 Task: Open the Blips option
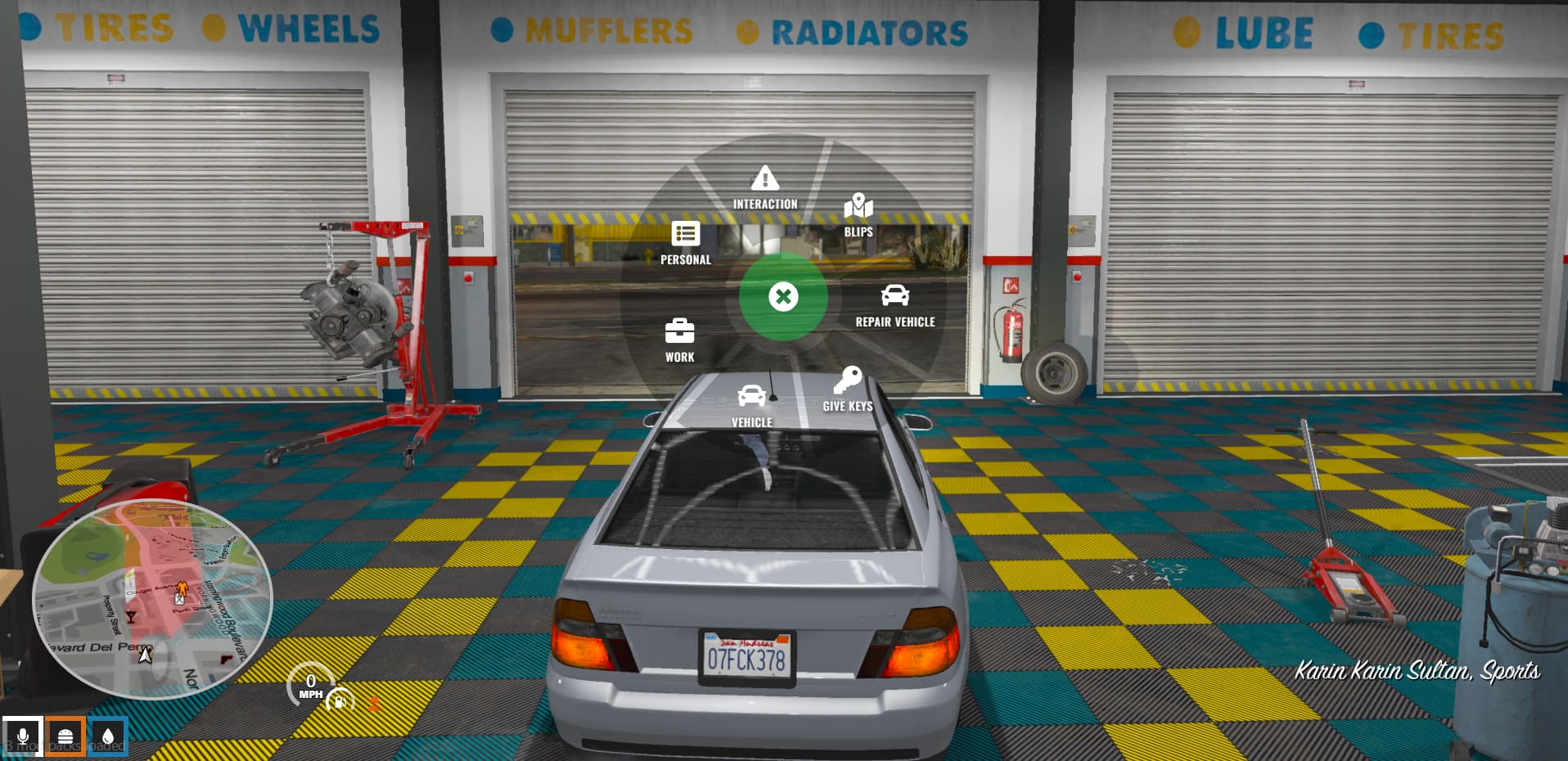click(x=858, y=214)
